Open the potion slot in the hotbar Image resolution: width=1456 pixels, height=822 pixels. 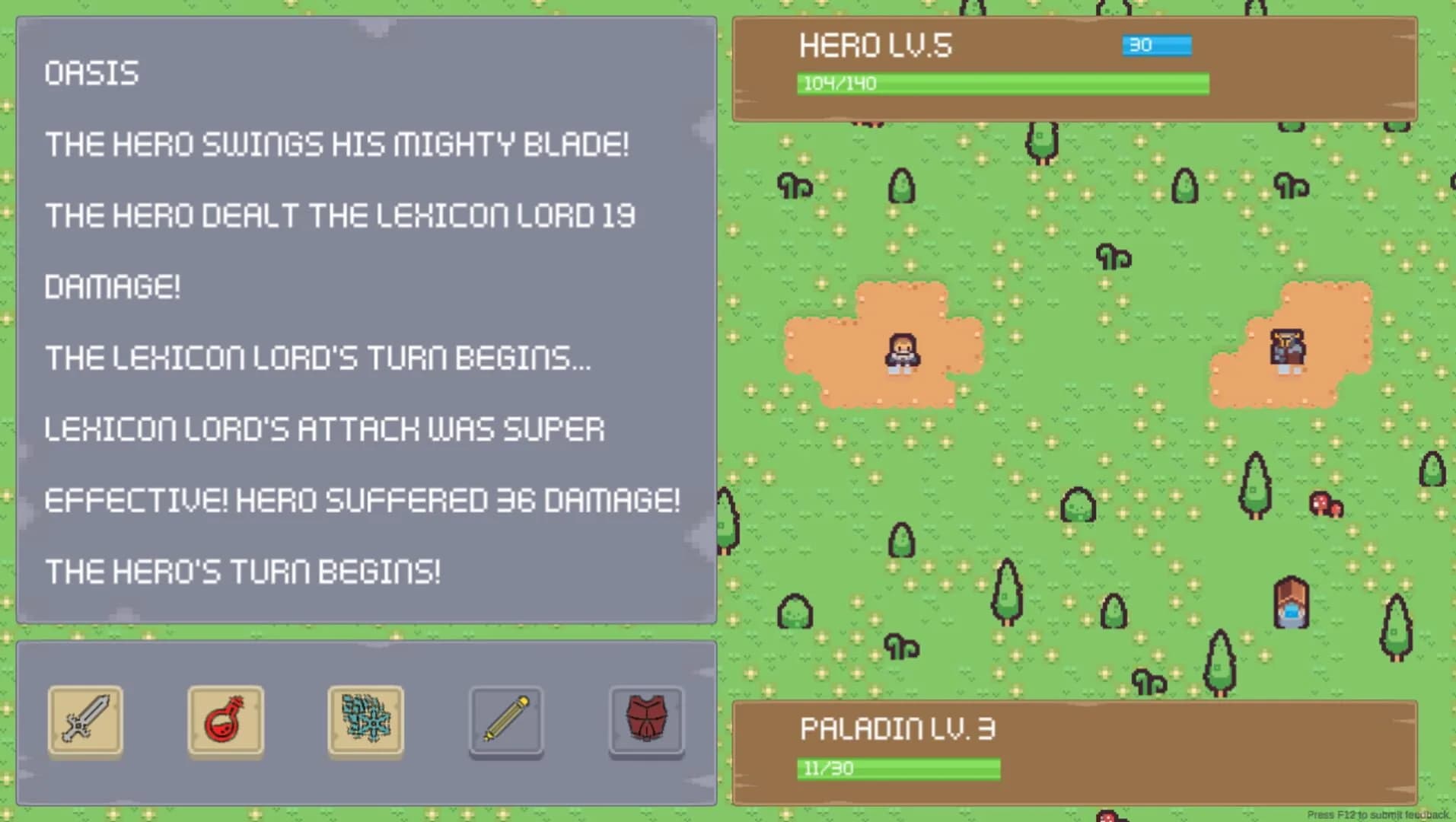225,721
